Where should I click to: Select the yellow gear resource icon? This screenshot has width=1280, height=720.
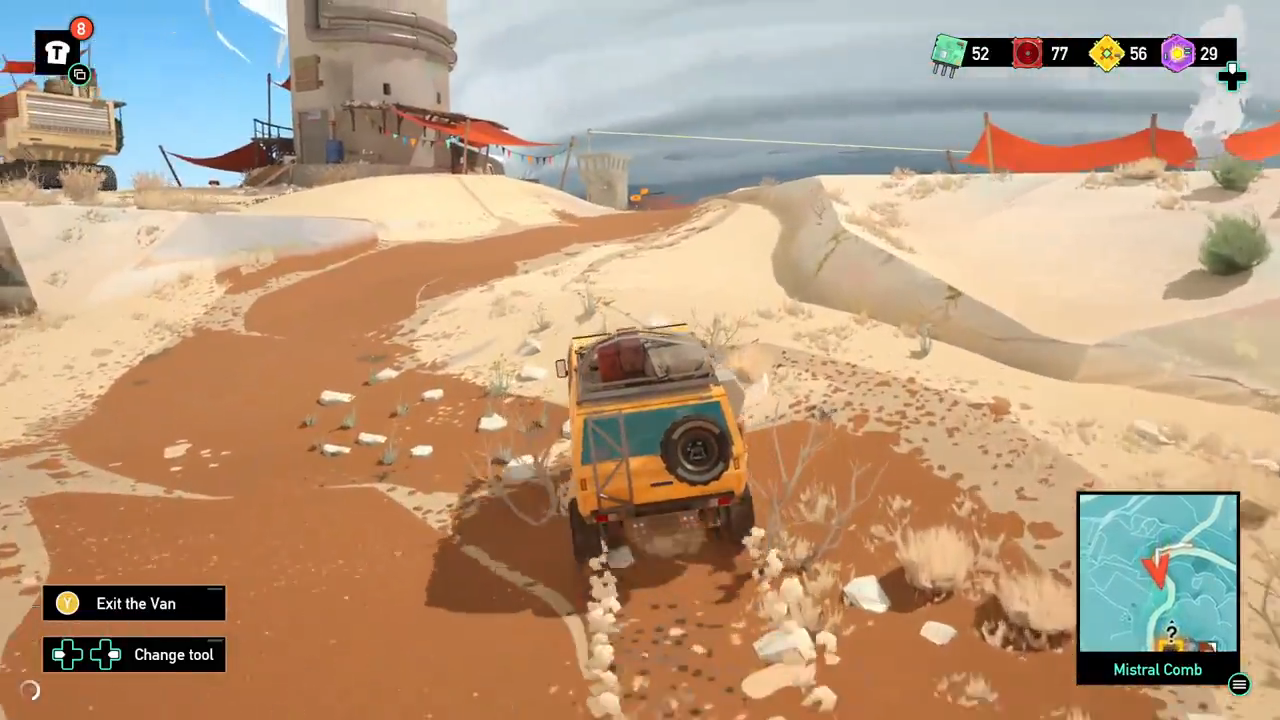click(x=1106, y=53)
